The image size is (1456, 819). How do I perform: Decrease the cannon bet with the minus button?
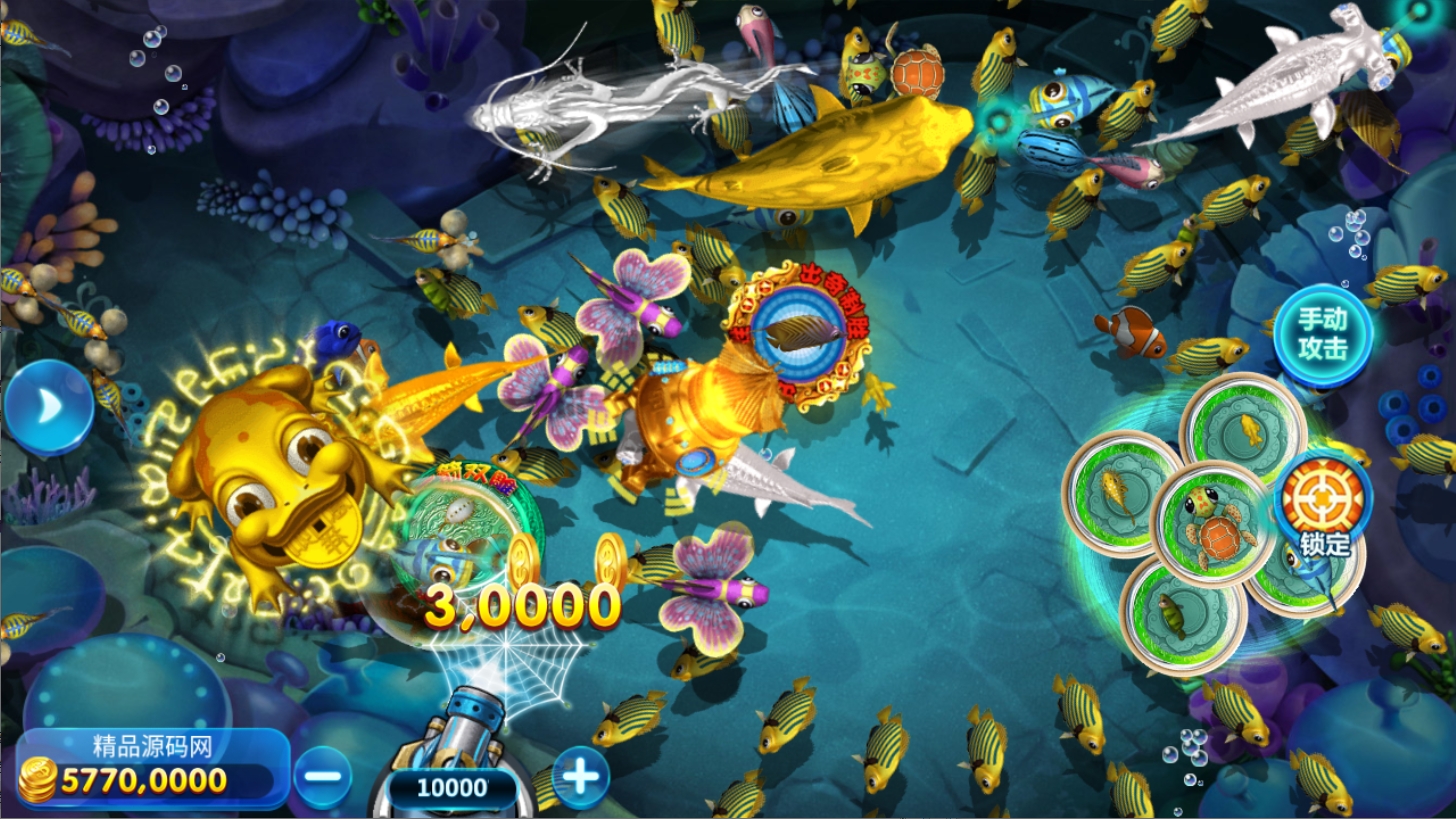click(322, 777)
